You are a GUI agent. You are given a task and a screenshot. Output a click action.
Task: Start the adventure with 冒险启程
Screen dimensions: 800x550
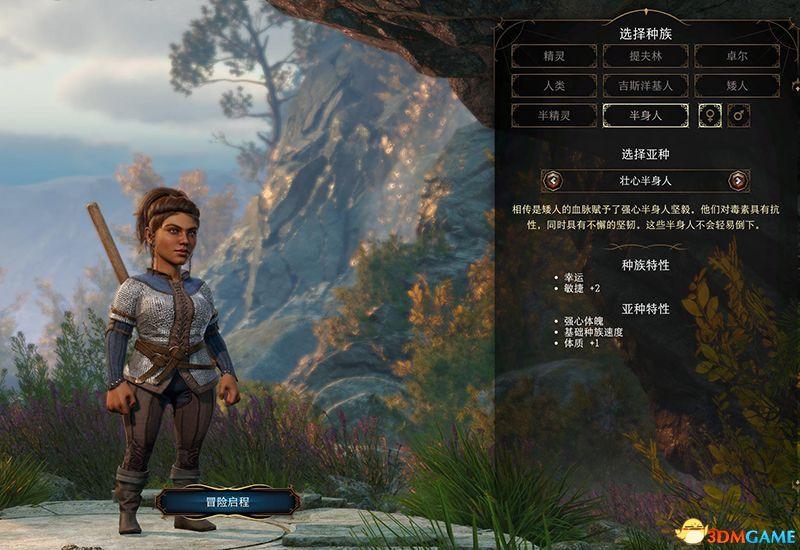point(228,499)
